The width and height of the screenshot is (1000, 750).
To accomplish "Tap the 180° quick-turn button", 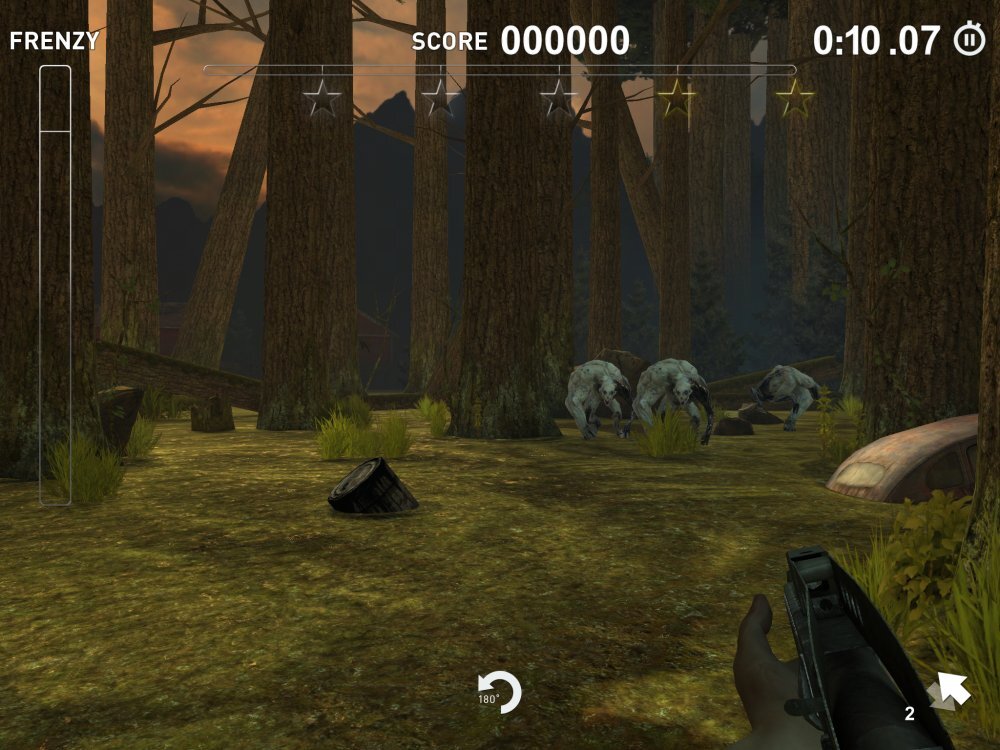I will coord(499,693).
